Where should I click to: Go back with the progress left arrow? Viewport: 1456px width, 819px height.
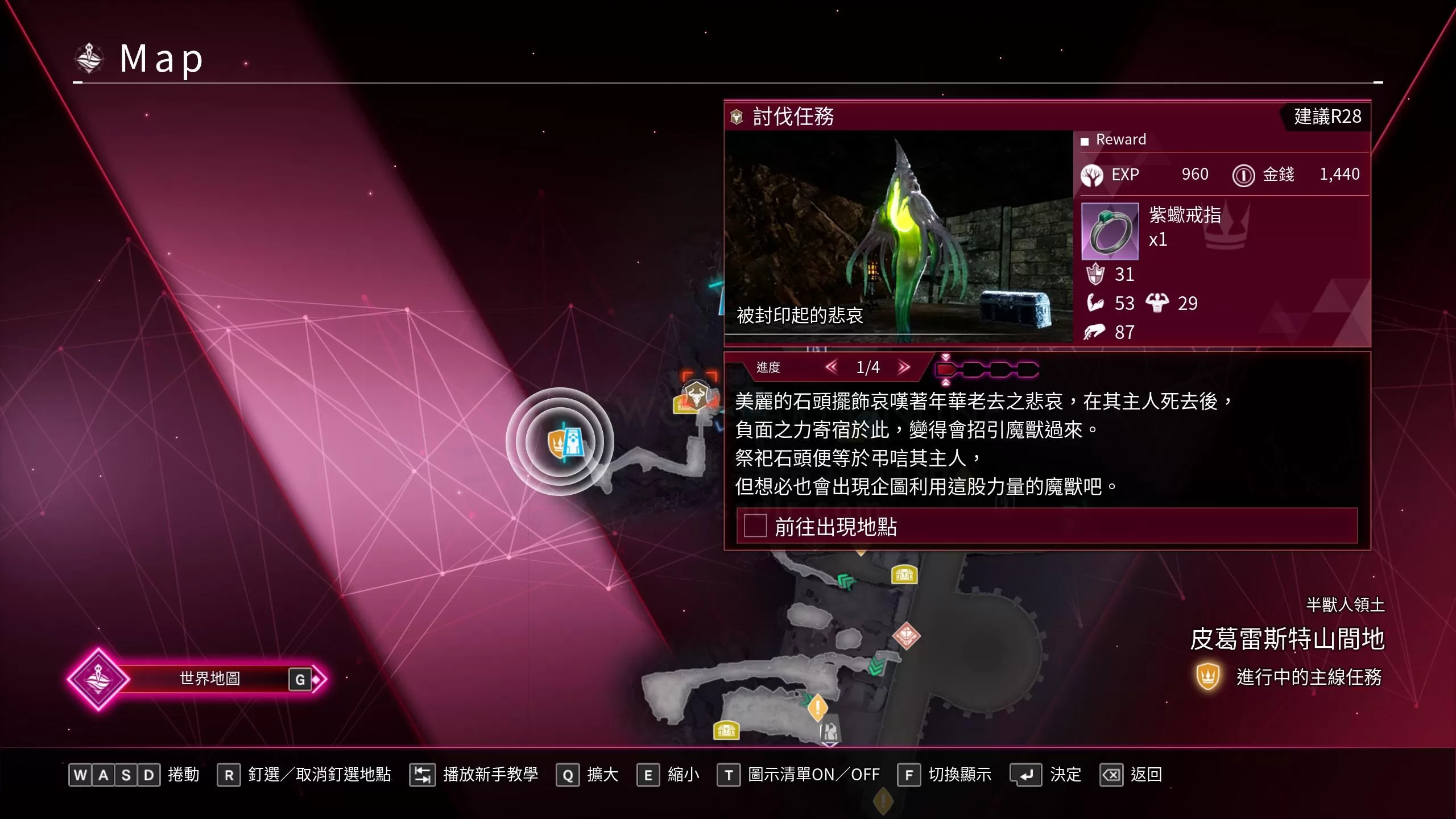(x=832, y=367)
